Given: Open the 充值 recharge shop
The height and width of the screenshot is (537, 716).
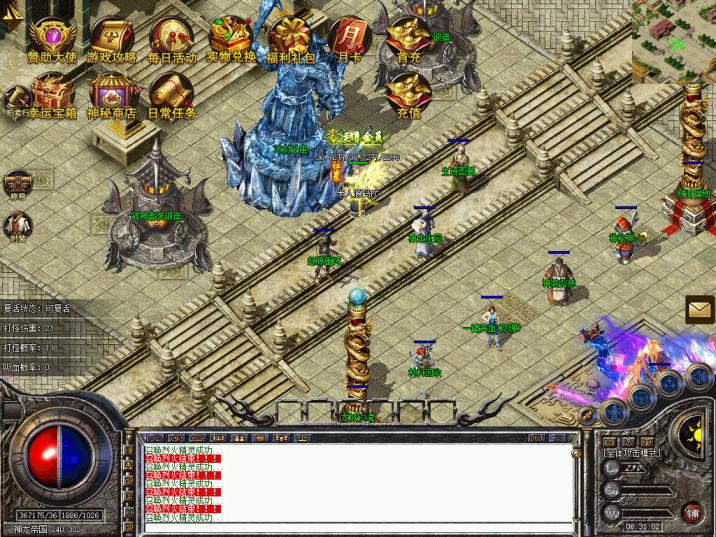Looking at the screenshot, I should pyautogui.click(x=408, y=94).
